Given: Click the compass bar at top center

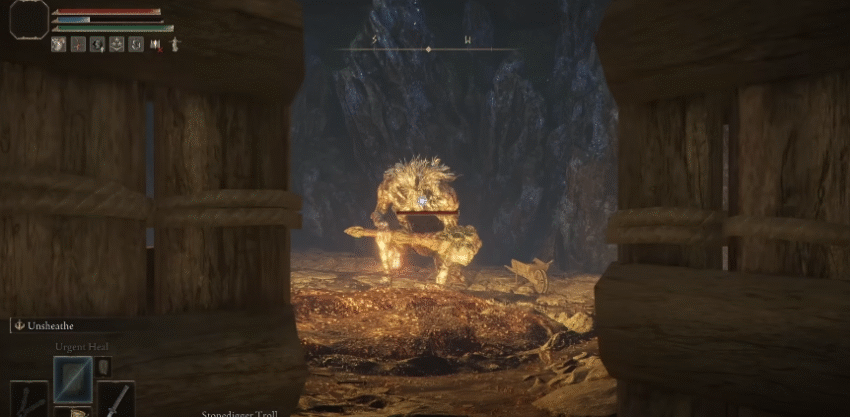Looking at the screenshot, I should 428,48.
